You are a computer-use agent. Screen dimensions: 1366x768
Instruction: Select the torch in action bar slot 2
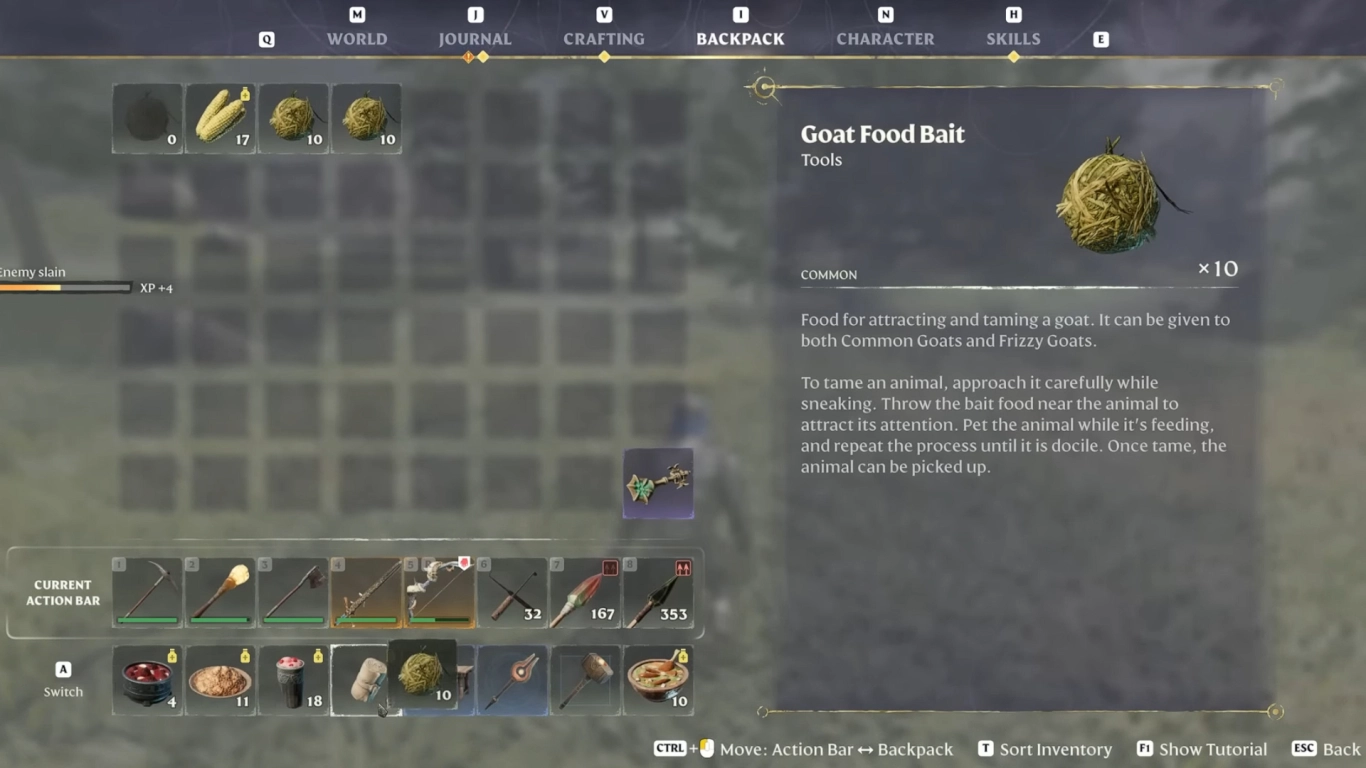[x=219, y=593]
